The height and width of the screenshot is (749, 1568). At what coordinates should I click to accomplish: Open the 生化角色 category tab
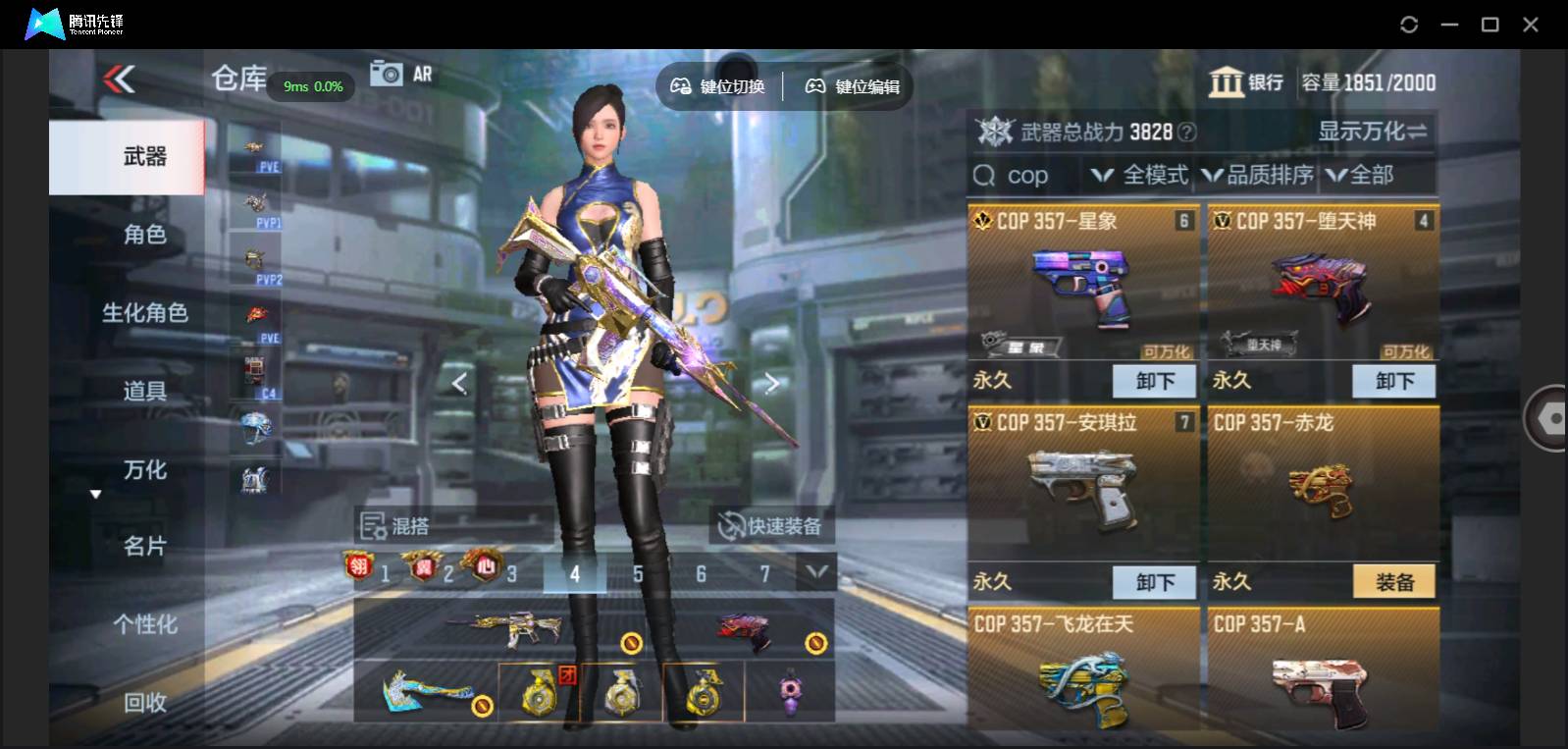point(144,312)
